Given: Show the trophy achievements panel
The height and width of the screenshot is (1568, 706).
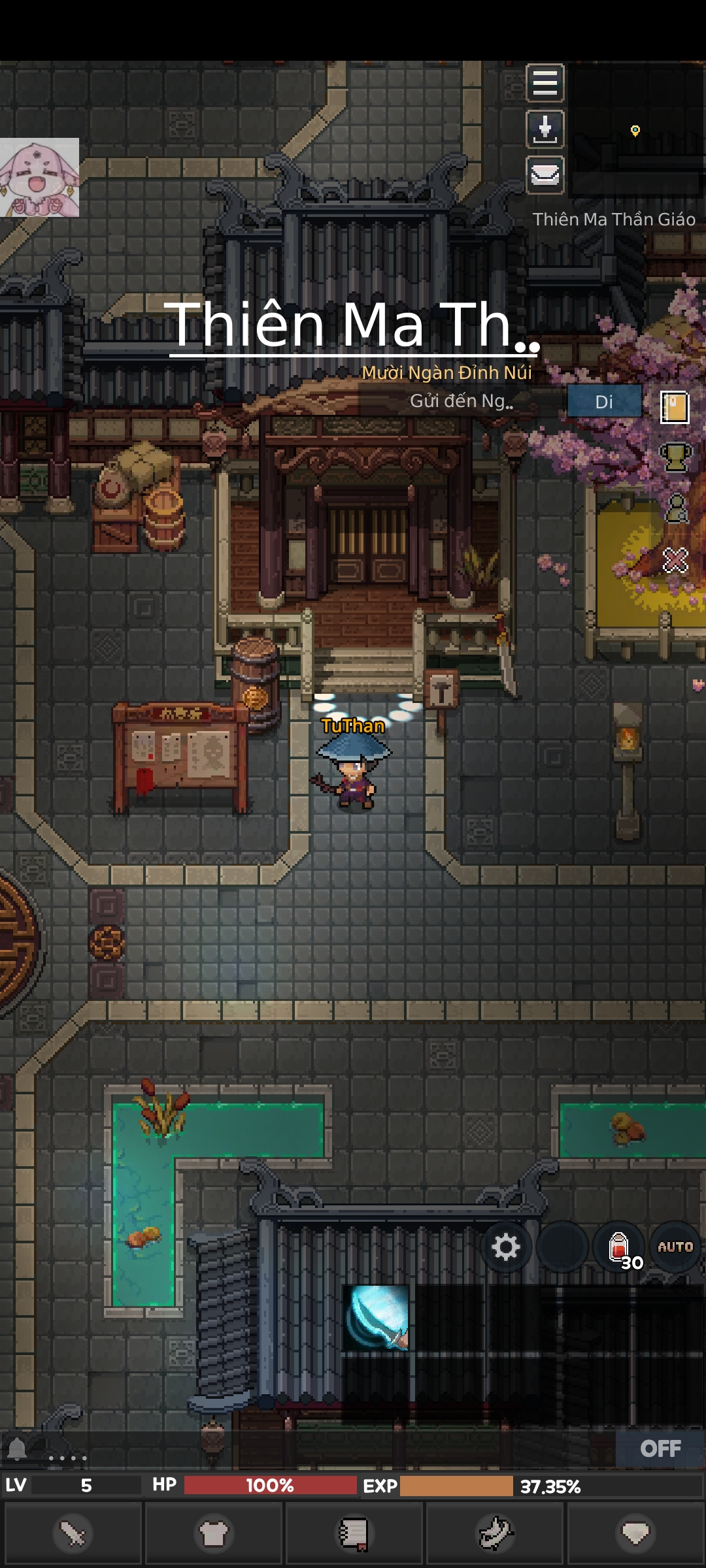Looking at the screenshot, I should [x=675, y=457].
